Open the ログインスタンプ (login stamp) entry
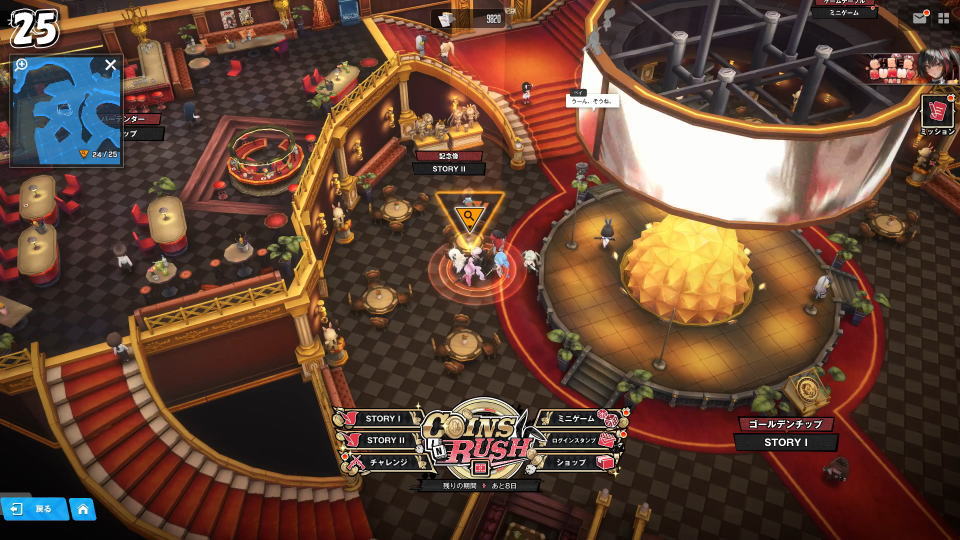The height and width of the screenshot is (540, 960). [x=574, y=440]
